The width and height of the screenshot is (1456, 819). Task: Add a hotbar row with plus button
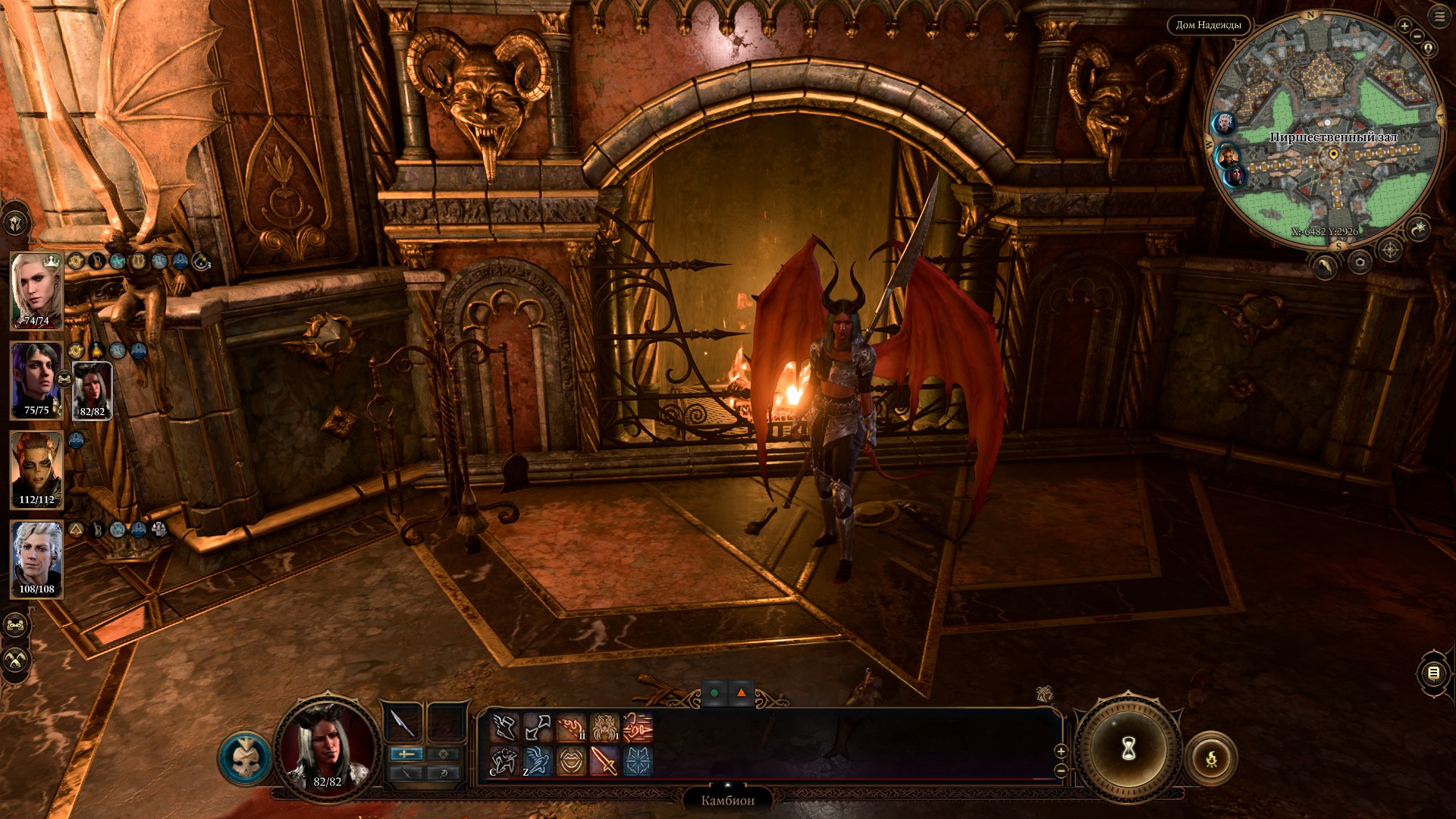click(1061, 751)
